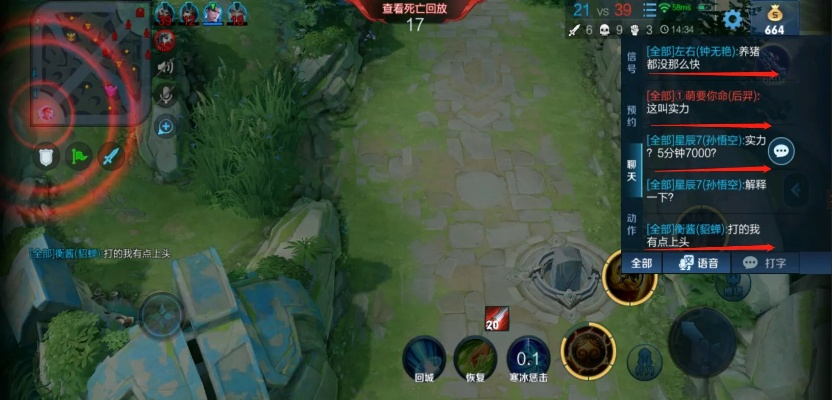Use the 回城 recall ability
The image size is (832, 400).
click(423, 355)
